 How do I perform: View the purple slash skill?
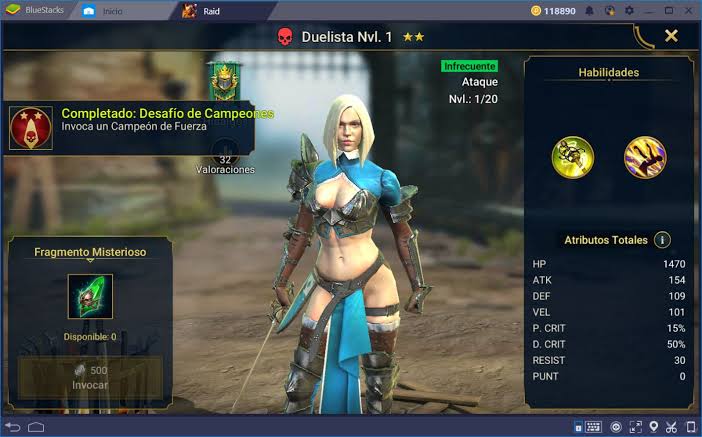pos(645,157)
